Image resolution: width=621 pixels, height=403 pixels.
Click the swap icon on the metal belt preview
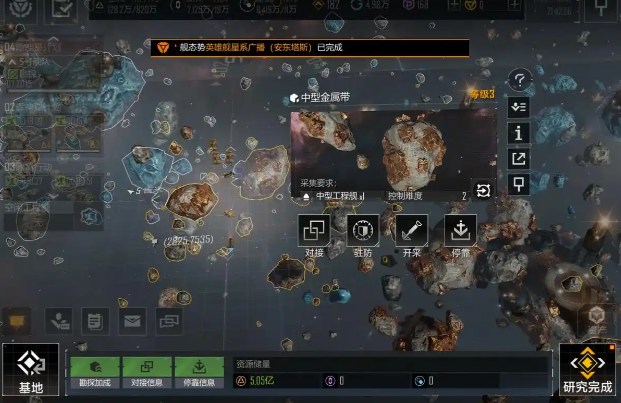[483, 191]
